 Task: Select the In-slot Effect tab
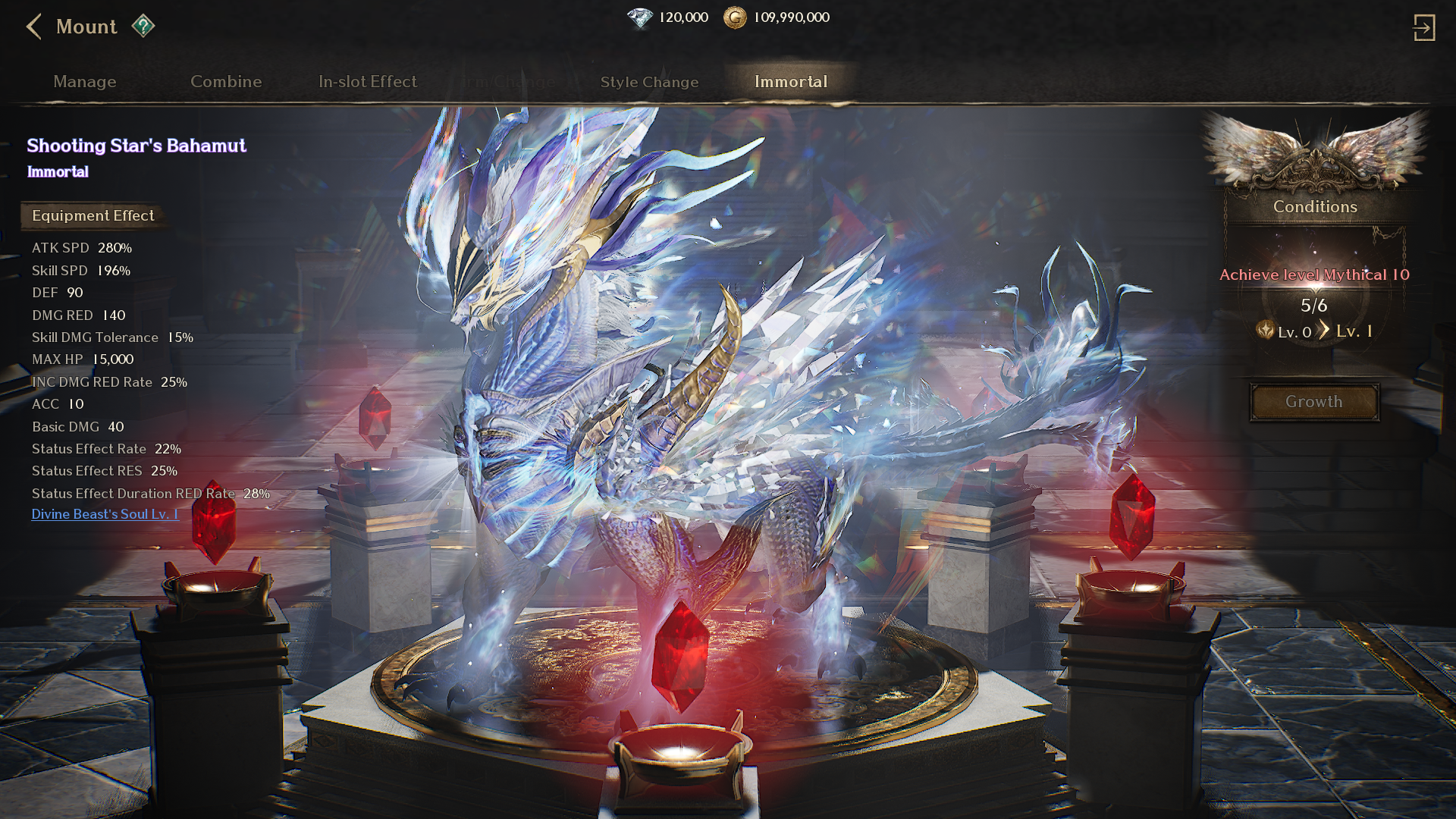point(368,82)
